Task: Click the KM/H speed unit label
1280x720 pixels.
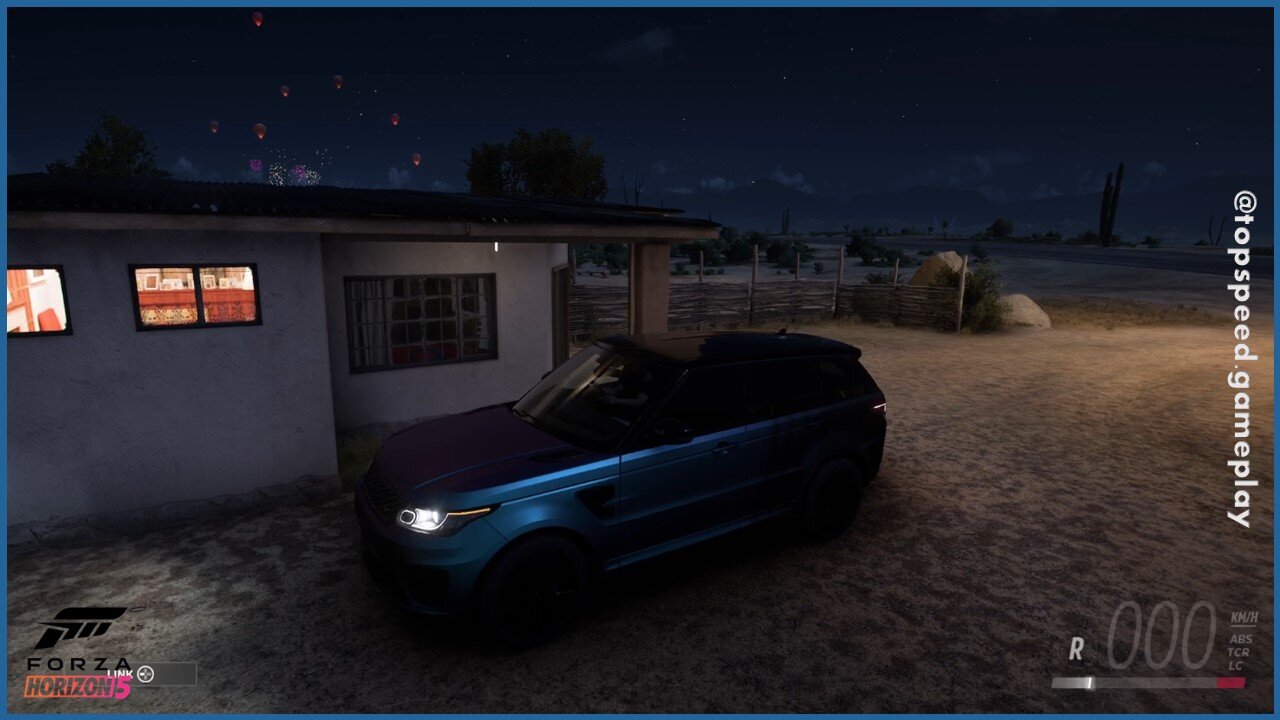Action: [x=1244, y=618]
